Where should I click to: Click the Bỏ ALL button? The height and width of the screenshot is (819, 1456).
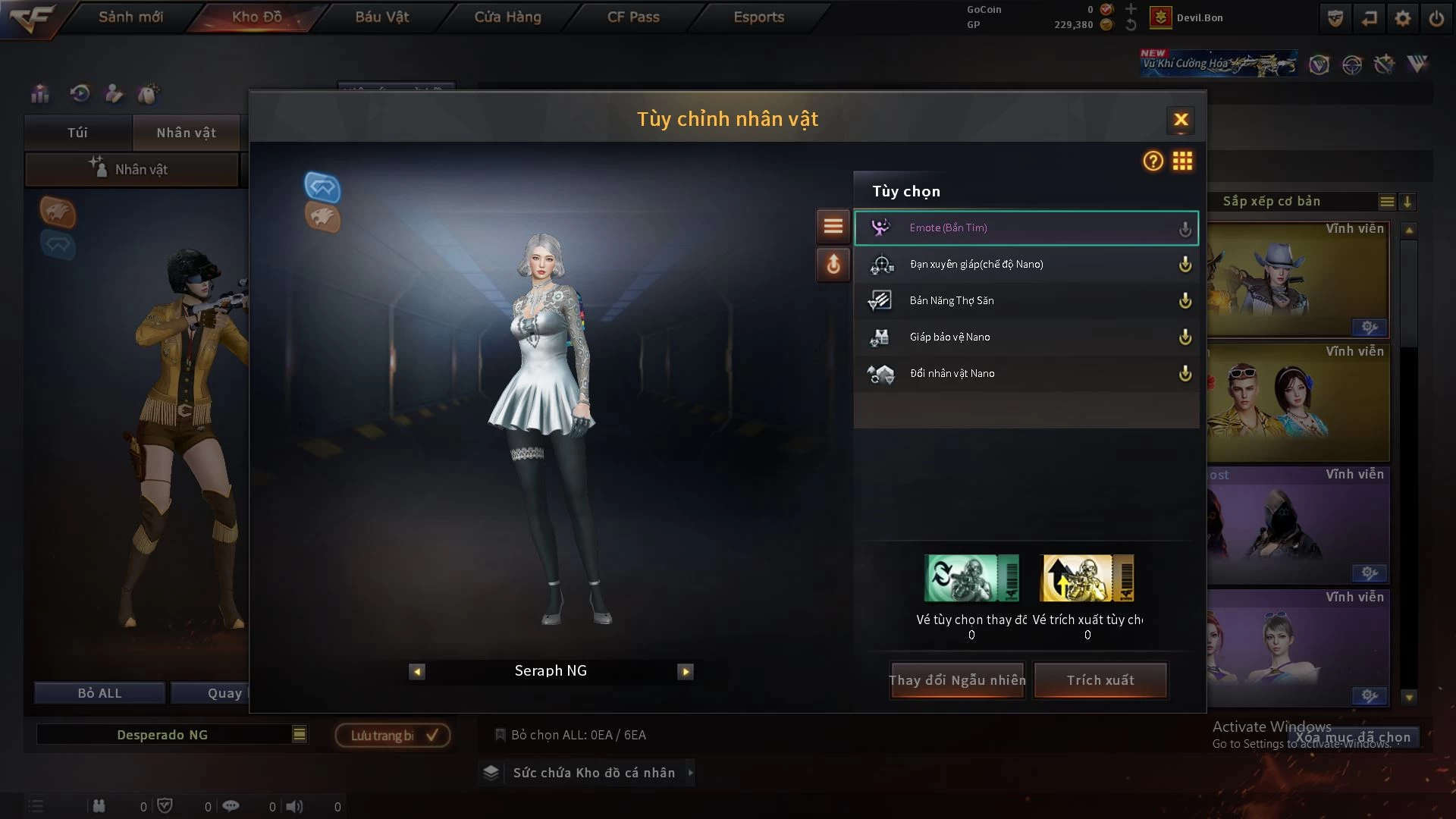pos(99,693)
